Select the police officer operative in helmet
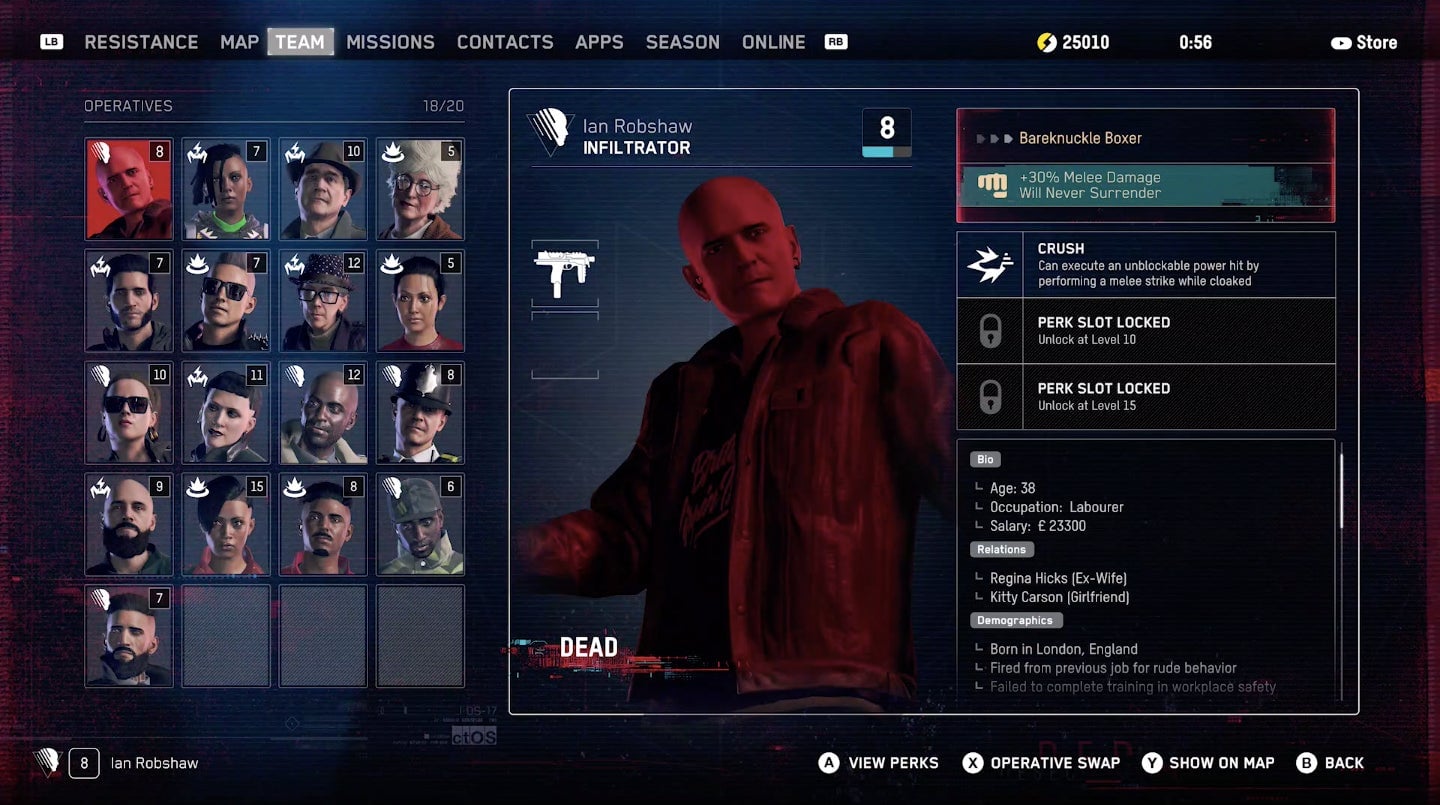This screenshot has width=1440, height=805. coord(420,413)
